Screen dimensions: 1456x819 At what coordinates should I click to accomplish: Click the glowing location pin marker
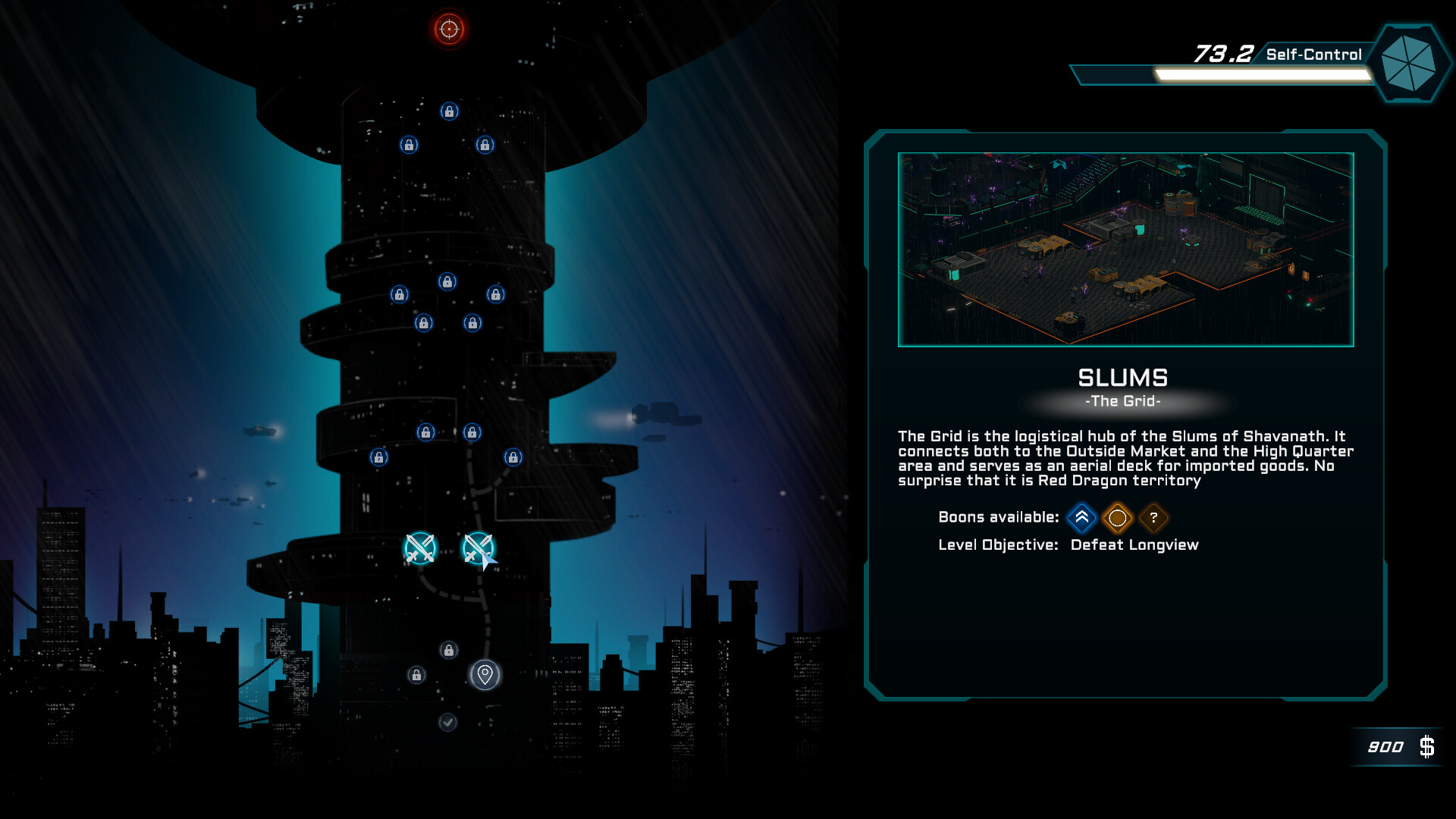point(485,675)
